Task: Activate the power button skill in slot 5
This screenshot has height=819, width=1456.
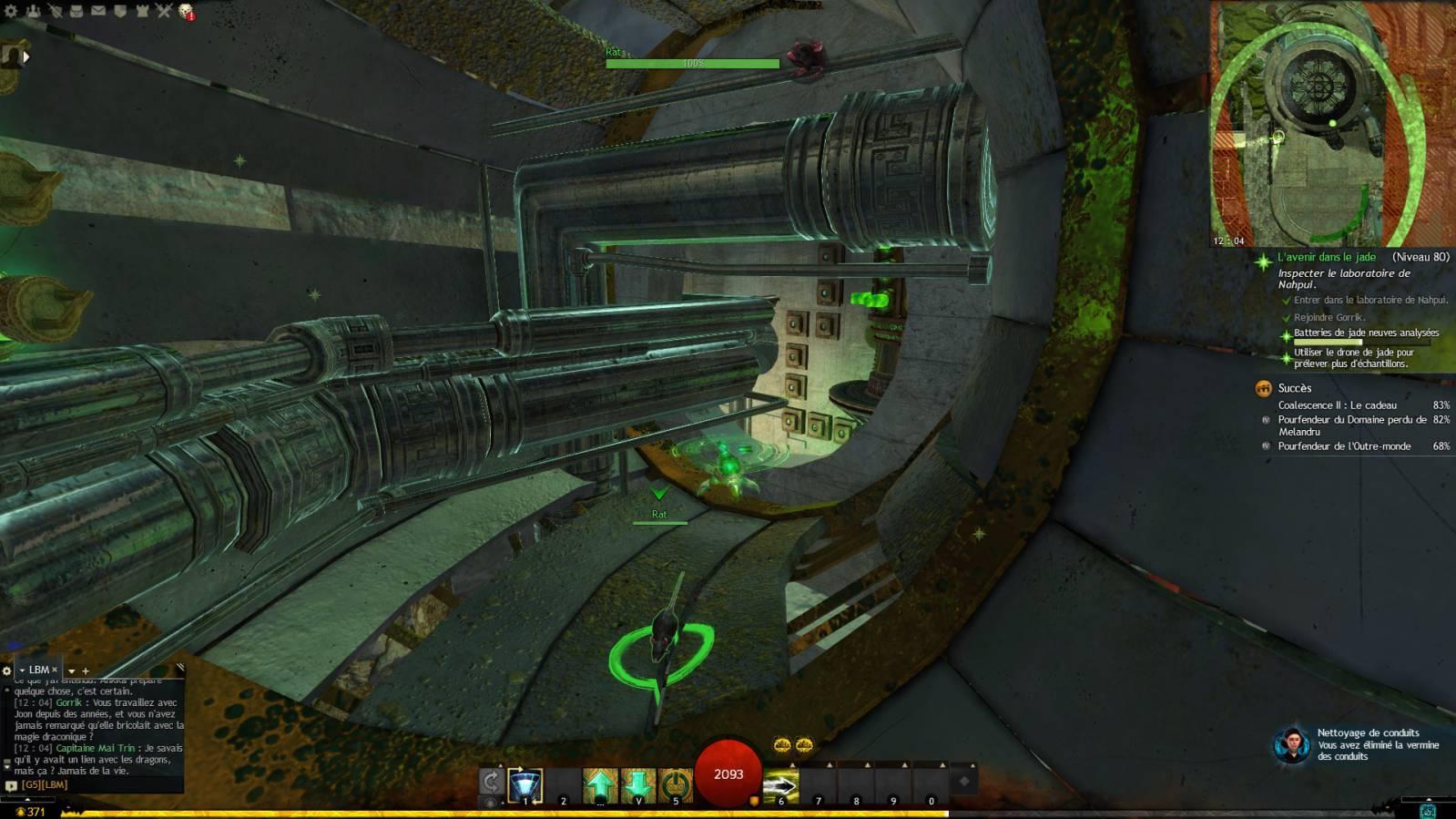Action: (675, 784)
